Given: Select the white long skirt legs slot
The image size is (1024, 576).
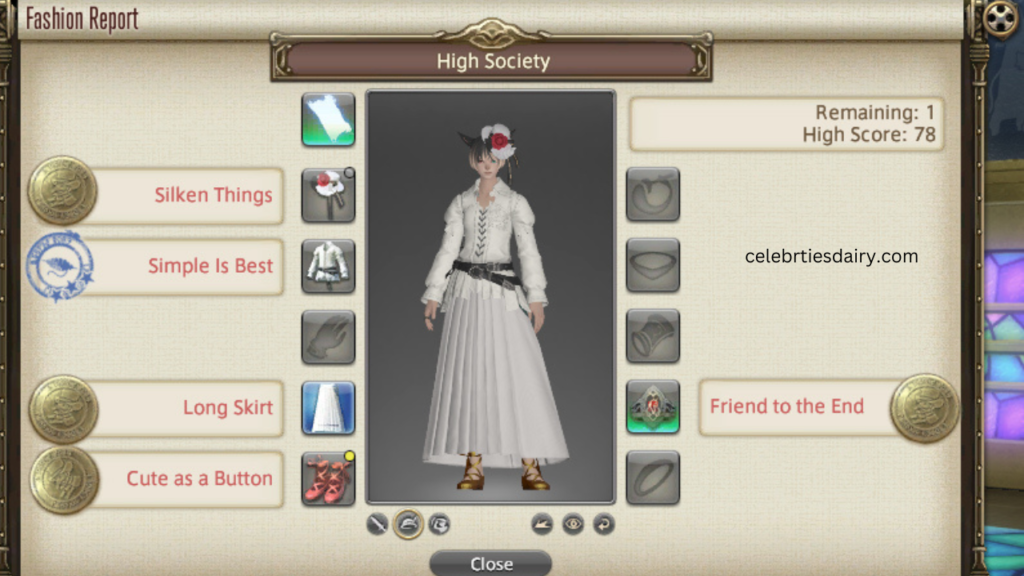Looking at the screenshot, I should tap(328, 407).
